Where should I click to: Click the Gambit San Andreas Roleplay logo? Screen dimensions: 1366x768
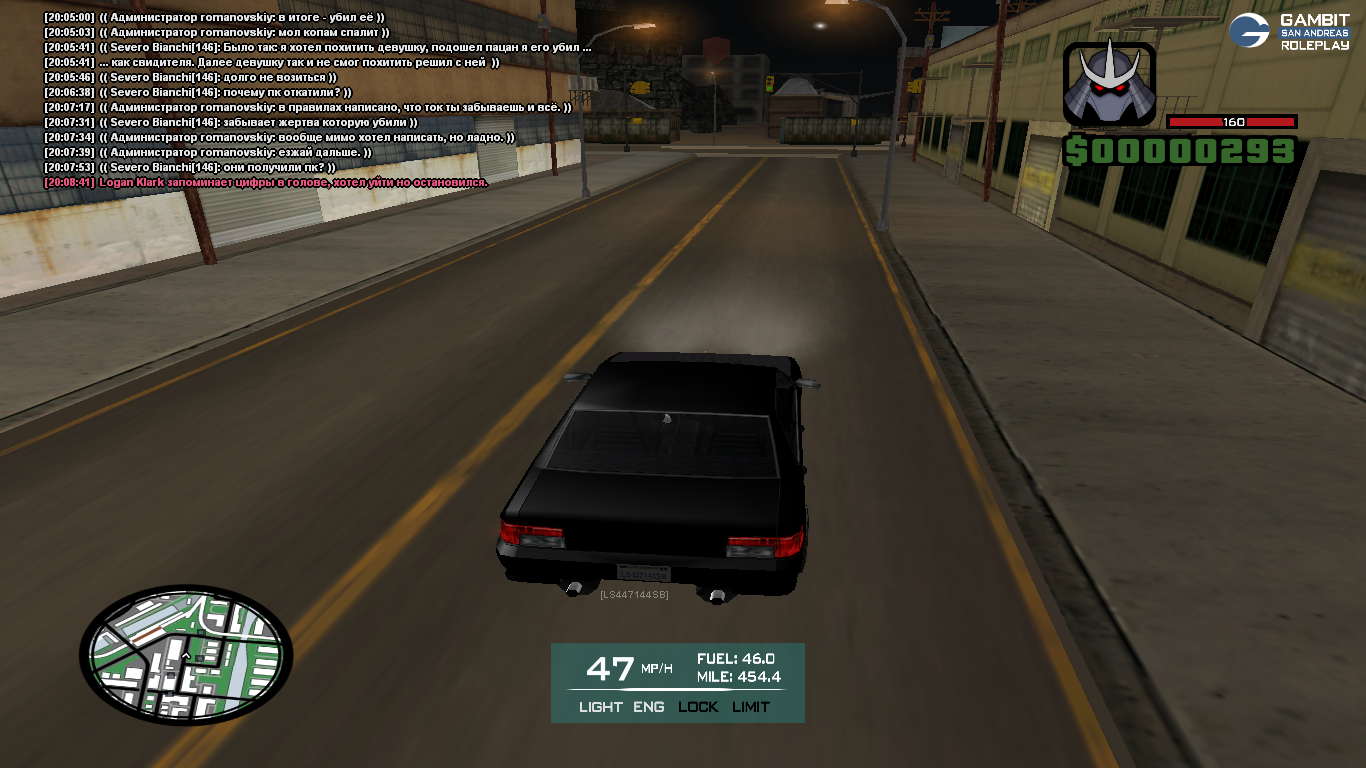pos(1289,32)
